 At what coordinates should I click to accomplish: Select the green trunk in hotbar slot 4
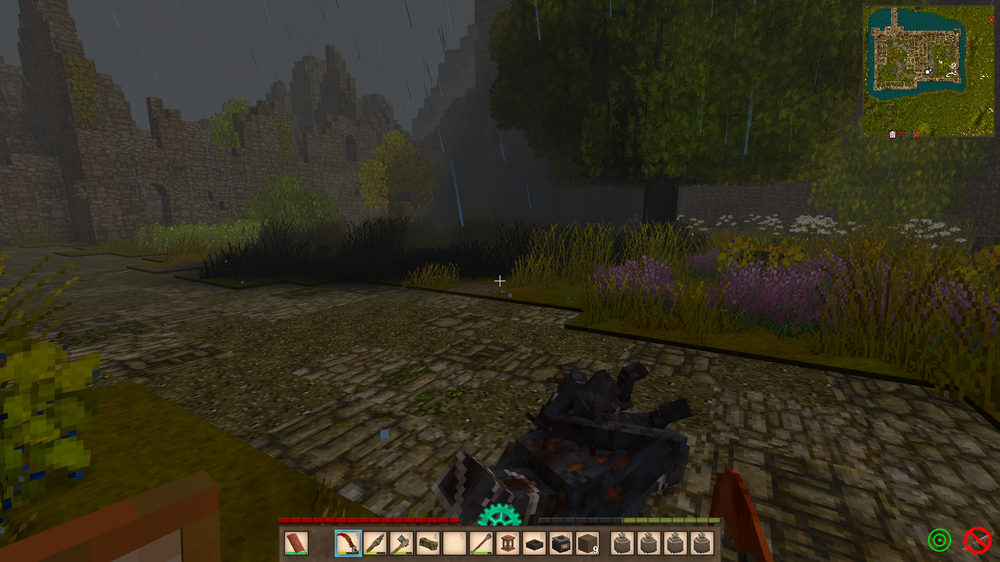pos(428,544)
